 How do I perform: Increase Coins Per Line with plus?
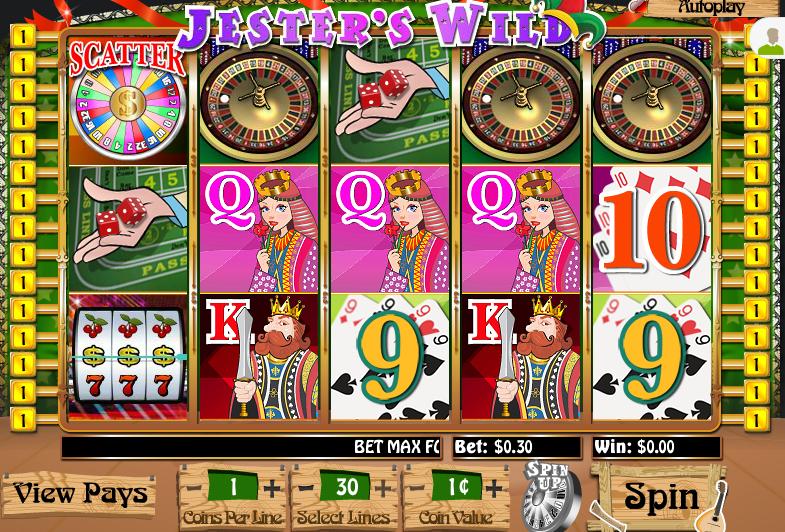click(271, 488)
